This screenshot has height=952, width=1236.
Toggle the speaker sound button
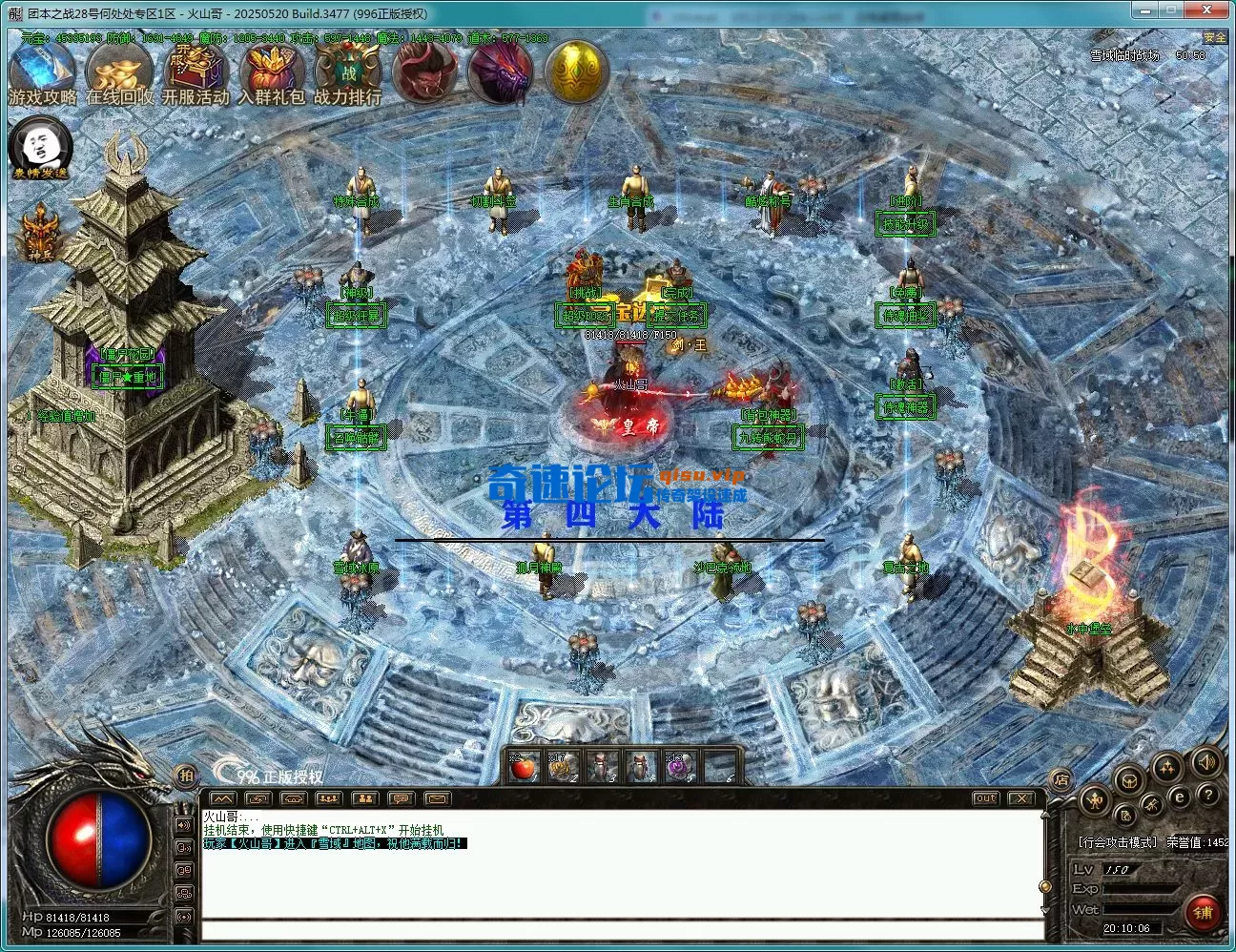[1205, 762]
